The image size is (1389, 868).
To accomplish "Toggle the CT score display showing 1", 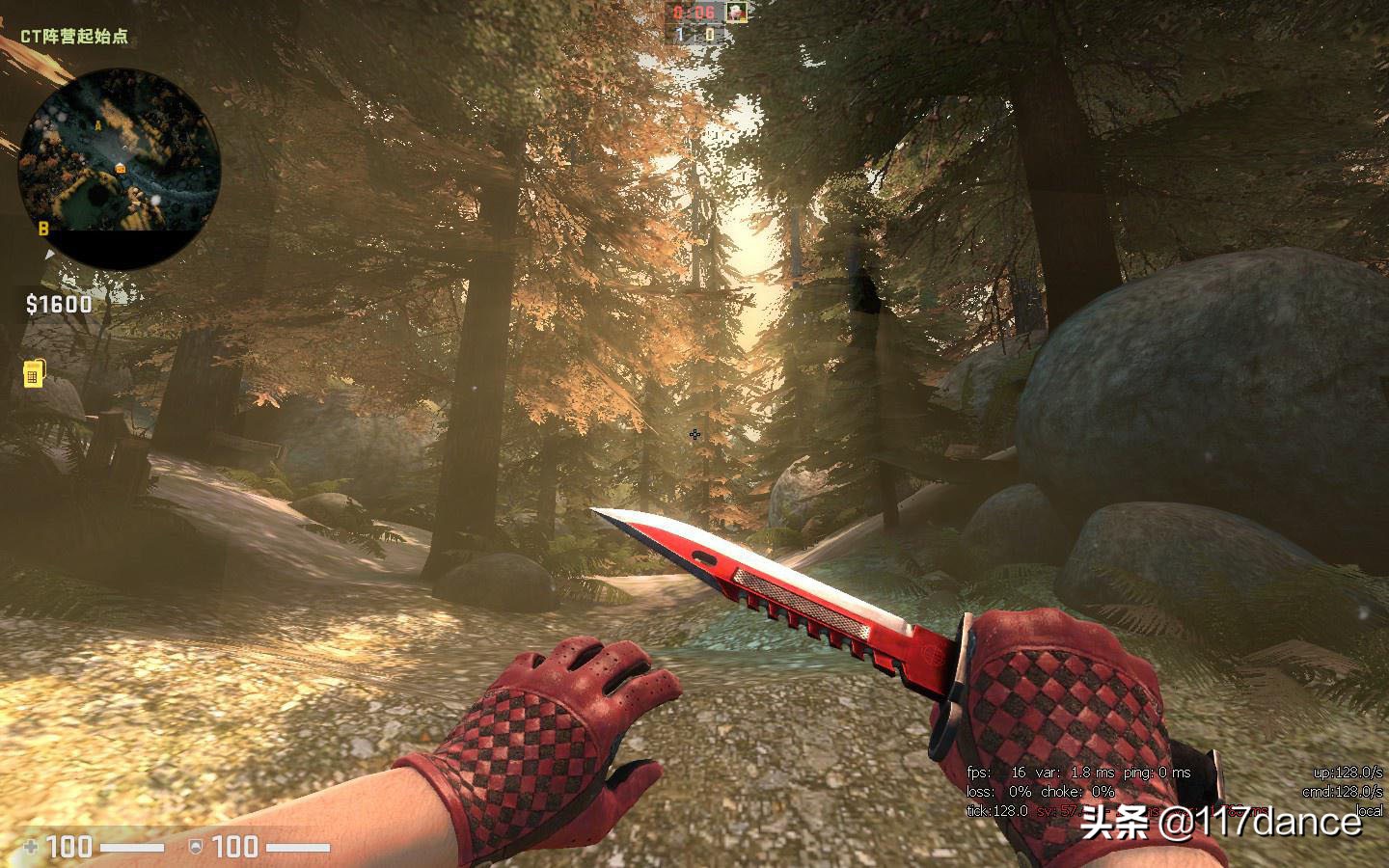I will coord(679,34).
